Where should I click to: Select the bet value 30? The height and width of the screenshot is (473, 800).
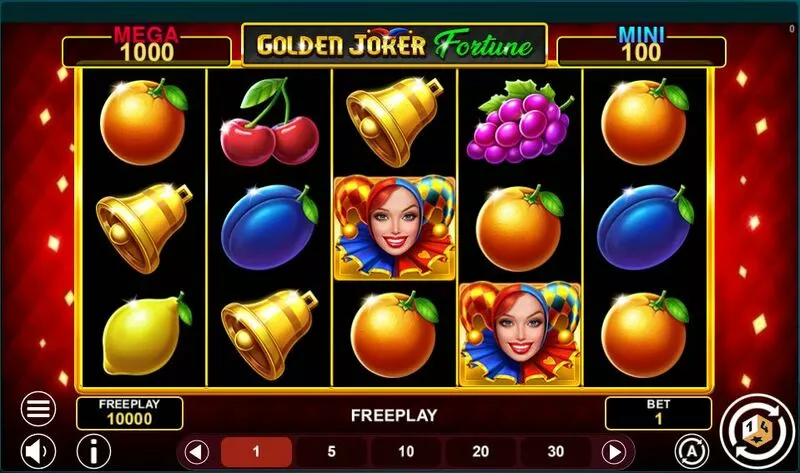(556, 451)
